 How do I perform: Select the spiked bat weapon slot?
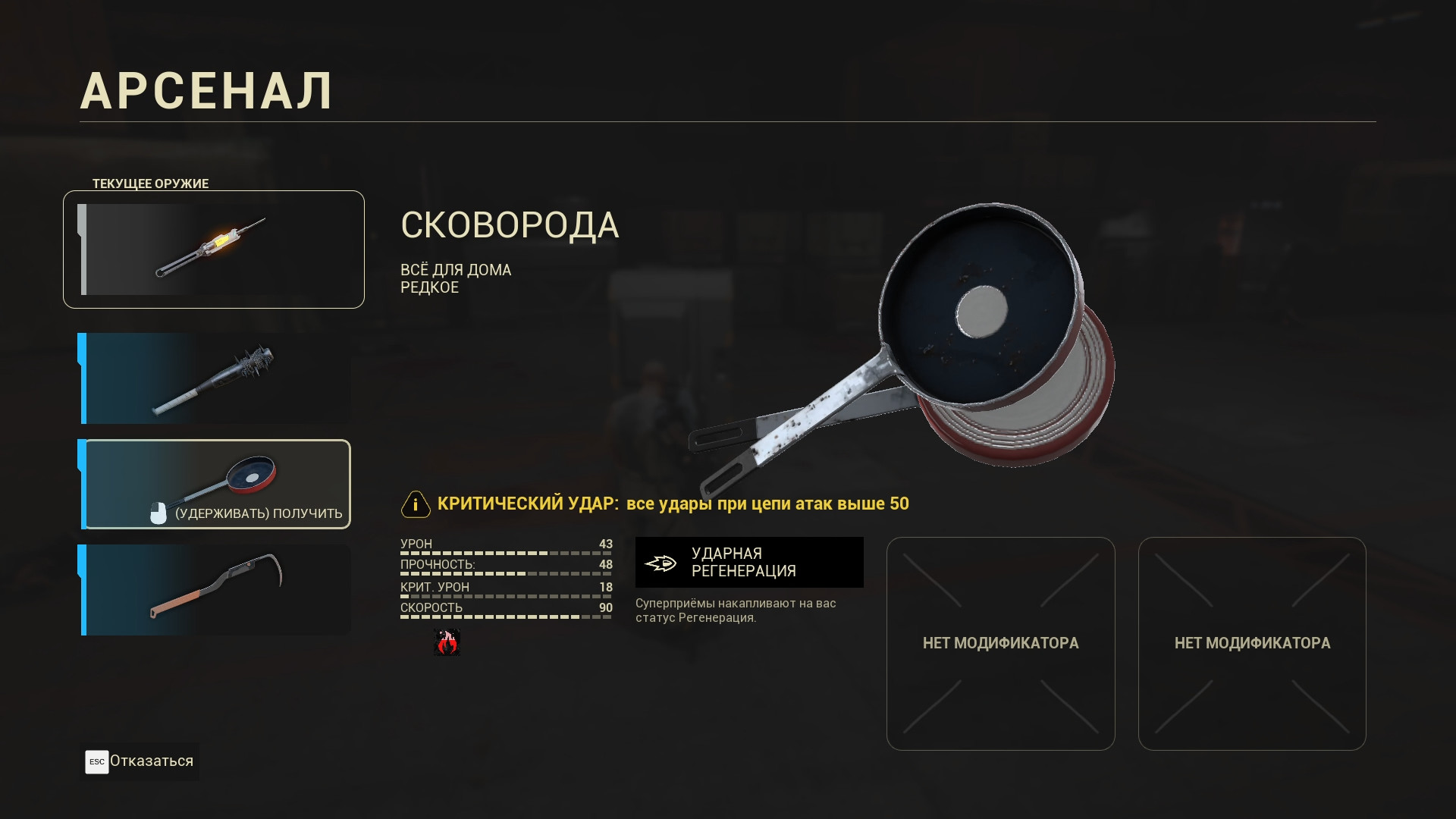(x=213, y=378)
